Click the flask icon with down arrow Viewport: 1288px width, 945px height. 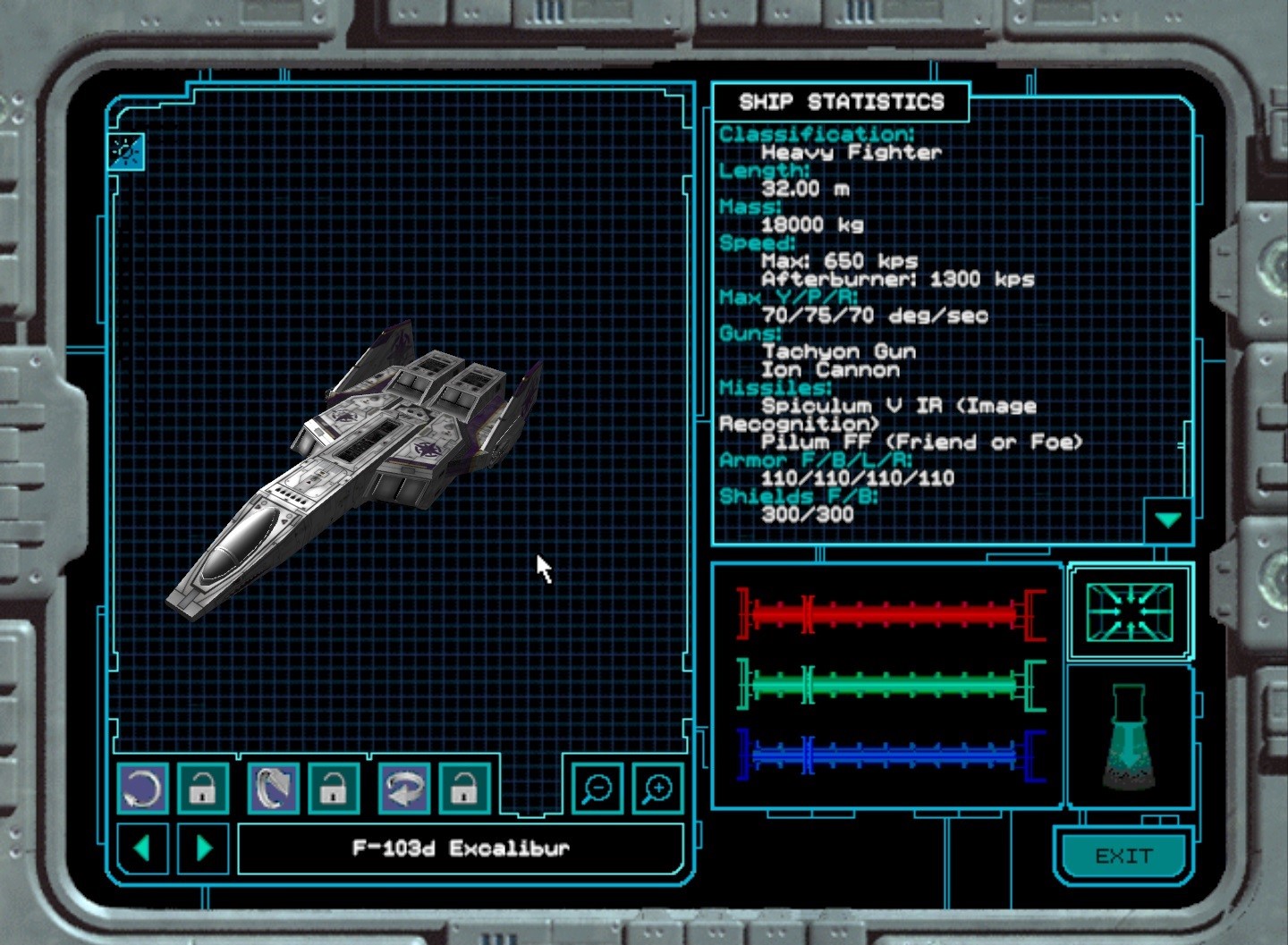[x=1129, y=738]
